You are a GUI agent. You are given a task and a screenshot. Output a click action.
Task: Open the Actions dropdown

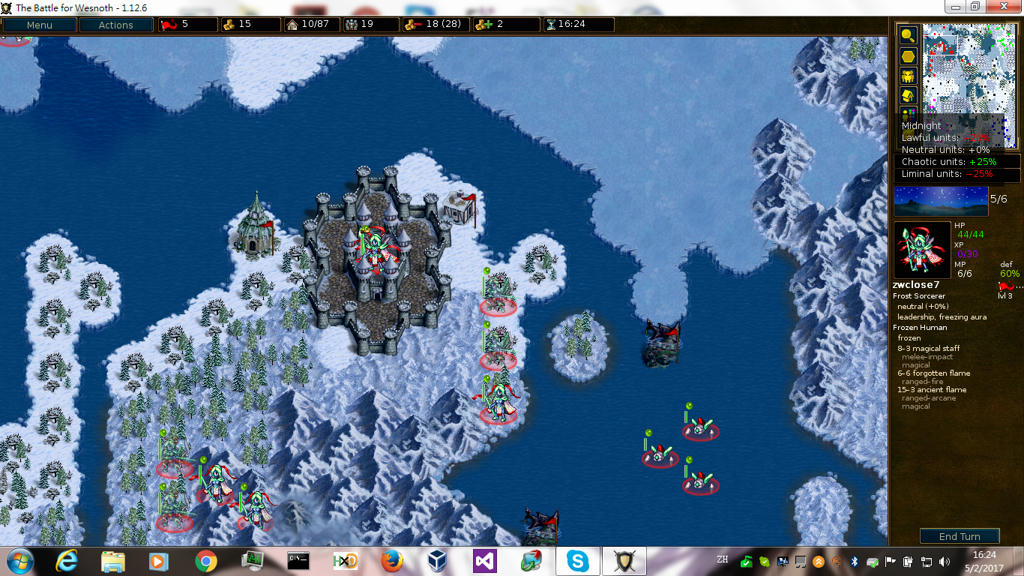[x=115, y=25]
